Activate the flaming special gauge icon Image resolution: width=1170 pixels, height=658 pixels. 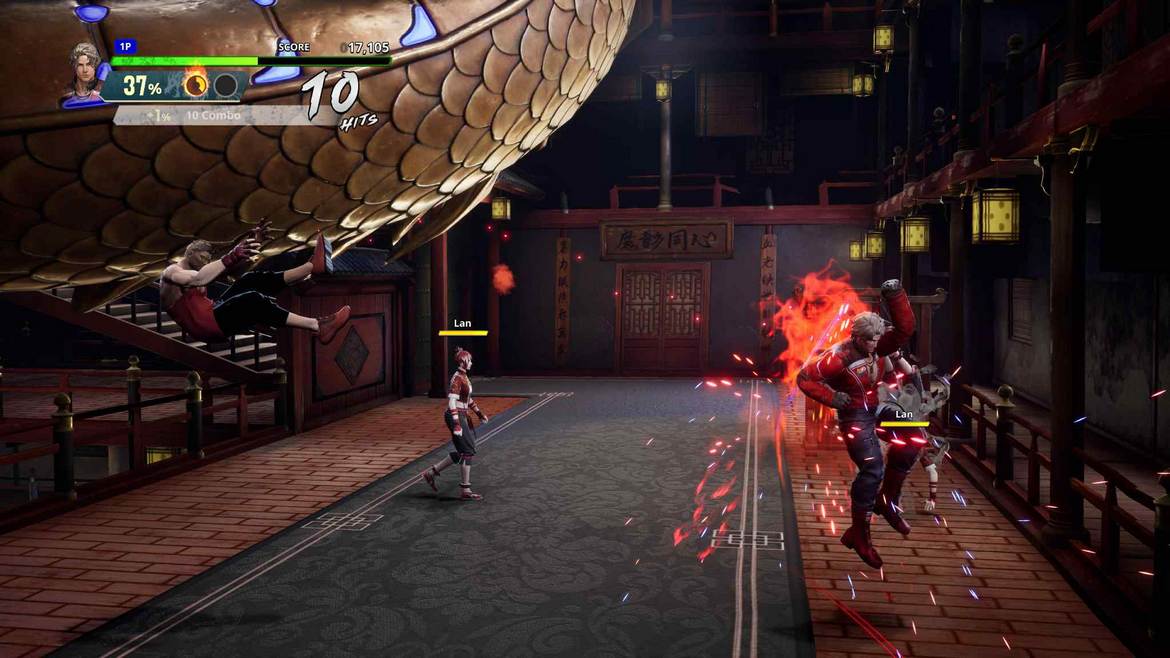pos(196,85)
